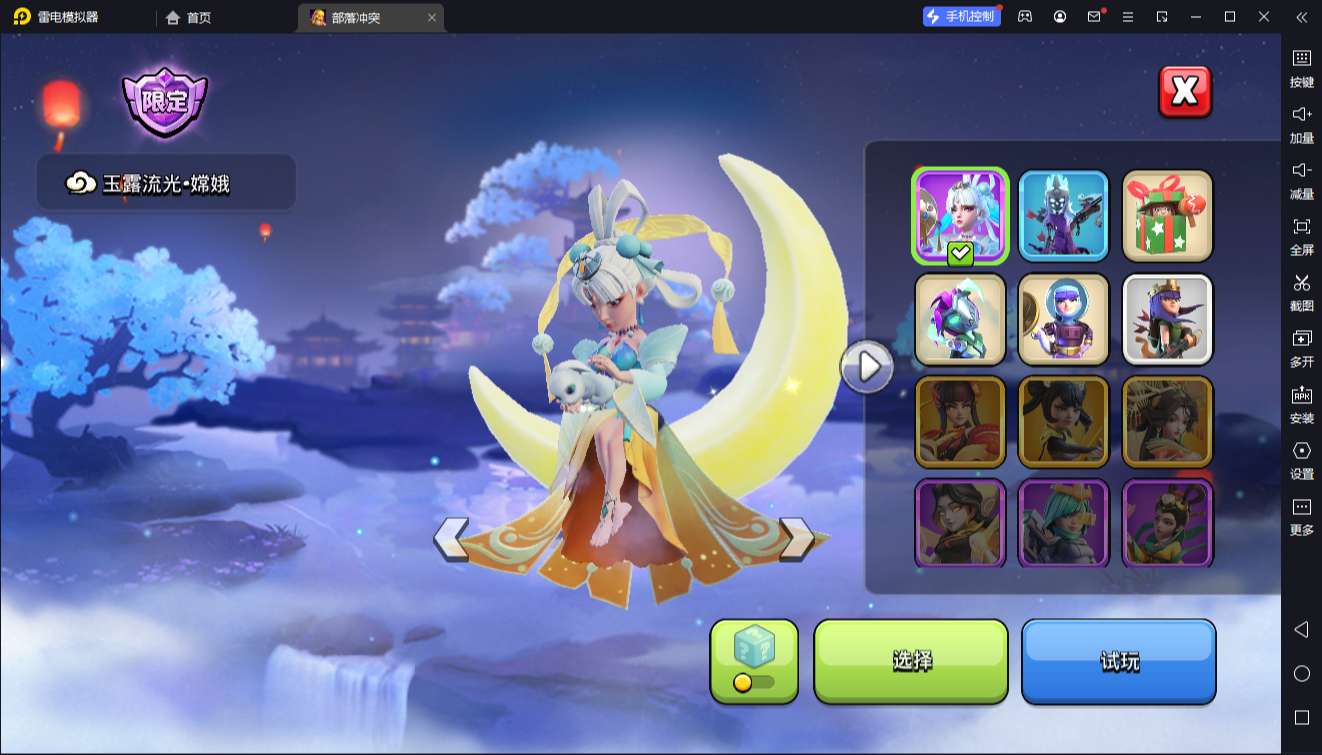Select the default purple-haired archer queen thumbnail
The image size is (1322, 755).
click(1167, 319)
